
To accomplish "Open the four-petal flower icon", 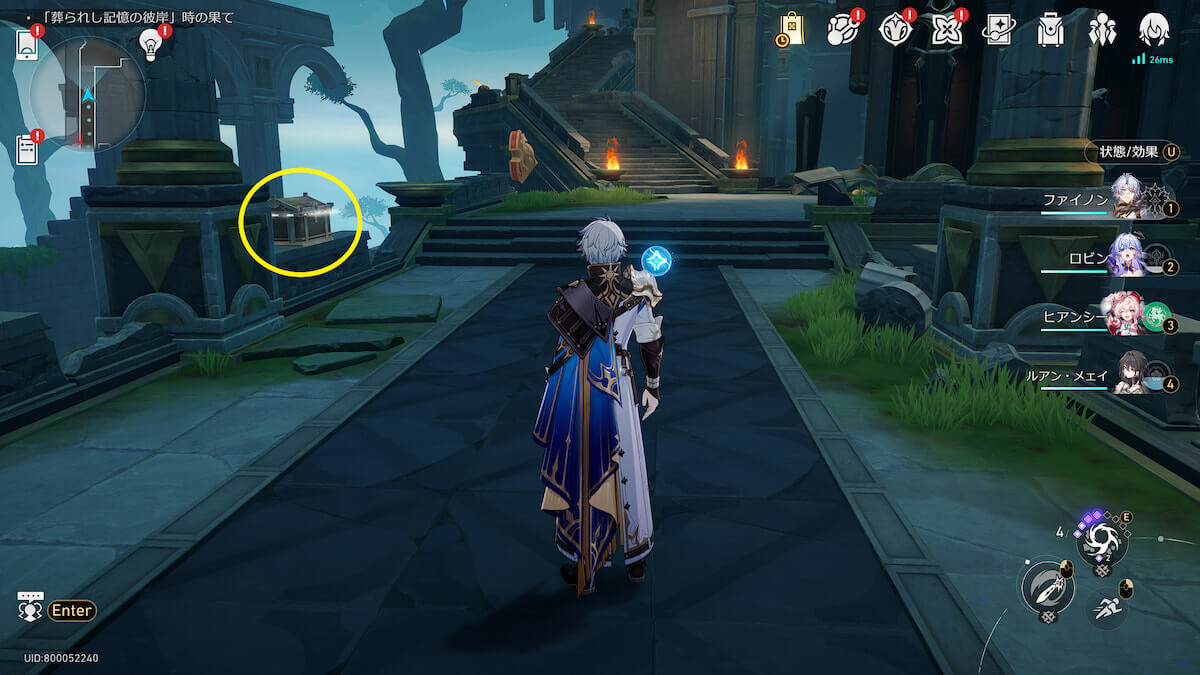I will pyautogui.click(x=946, y=30).
